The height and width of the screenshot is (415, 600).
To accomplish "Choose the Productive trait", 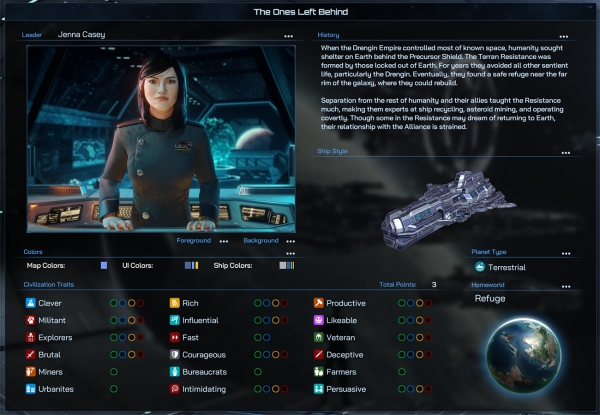I will pos(346,302).
